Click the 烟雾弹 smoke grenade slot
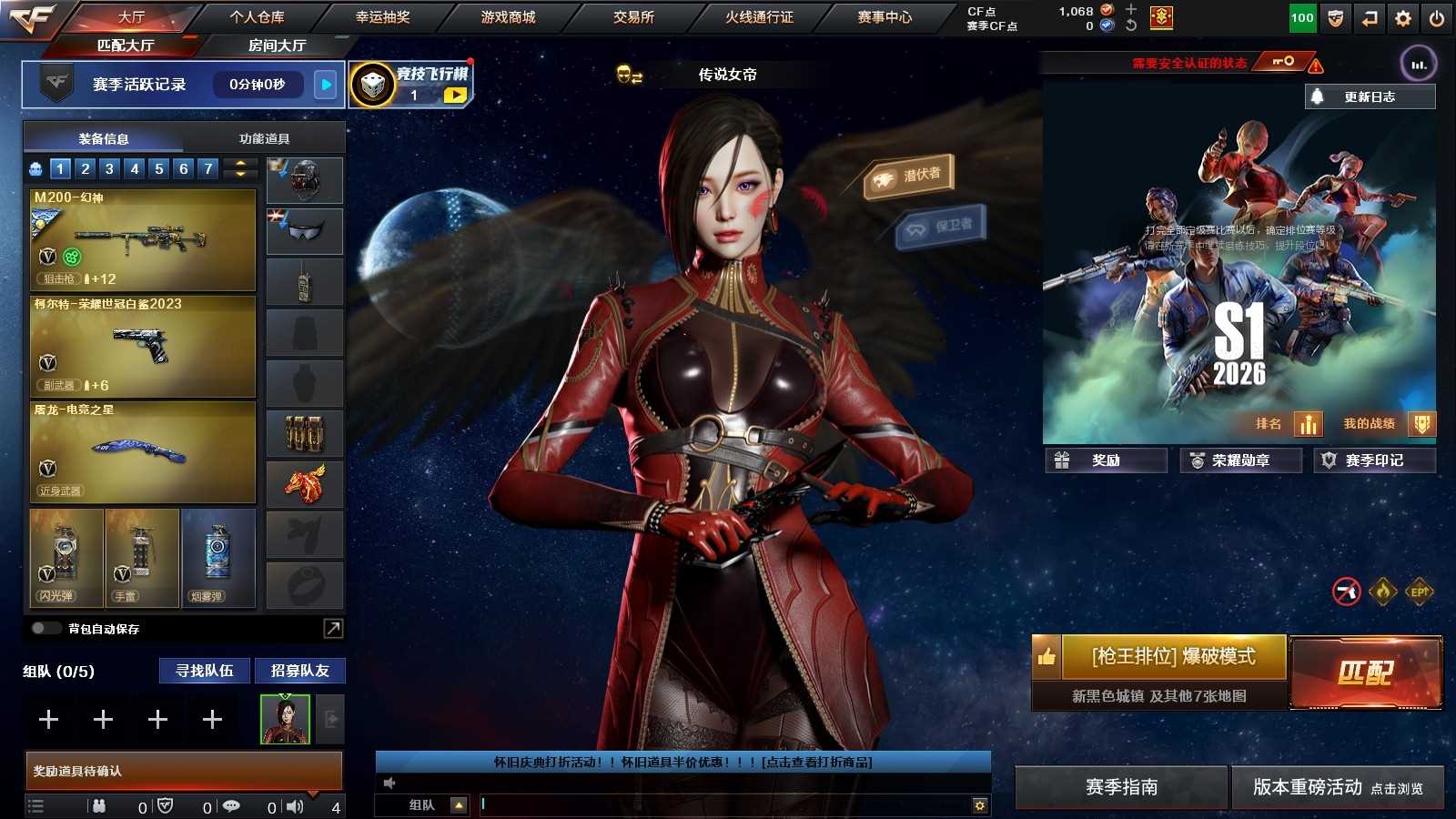1456x819 pixels. click(217, 558)
